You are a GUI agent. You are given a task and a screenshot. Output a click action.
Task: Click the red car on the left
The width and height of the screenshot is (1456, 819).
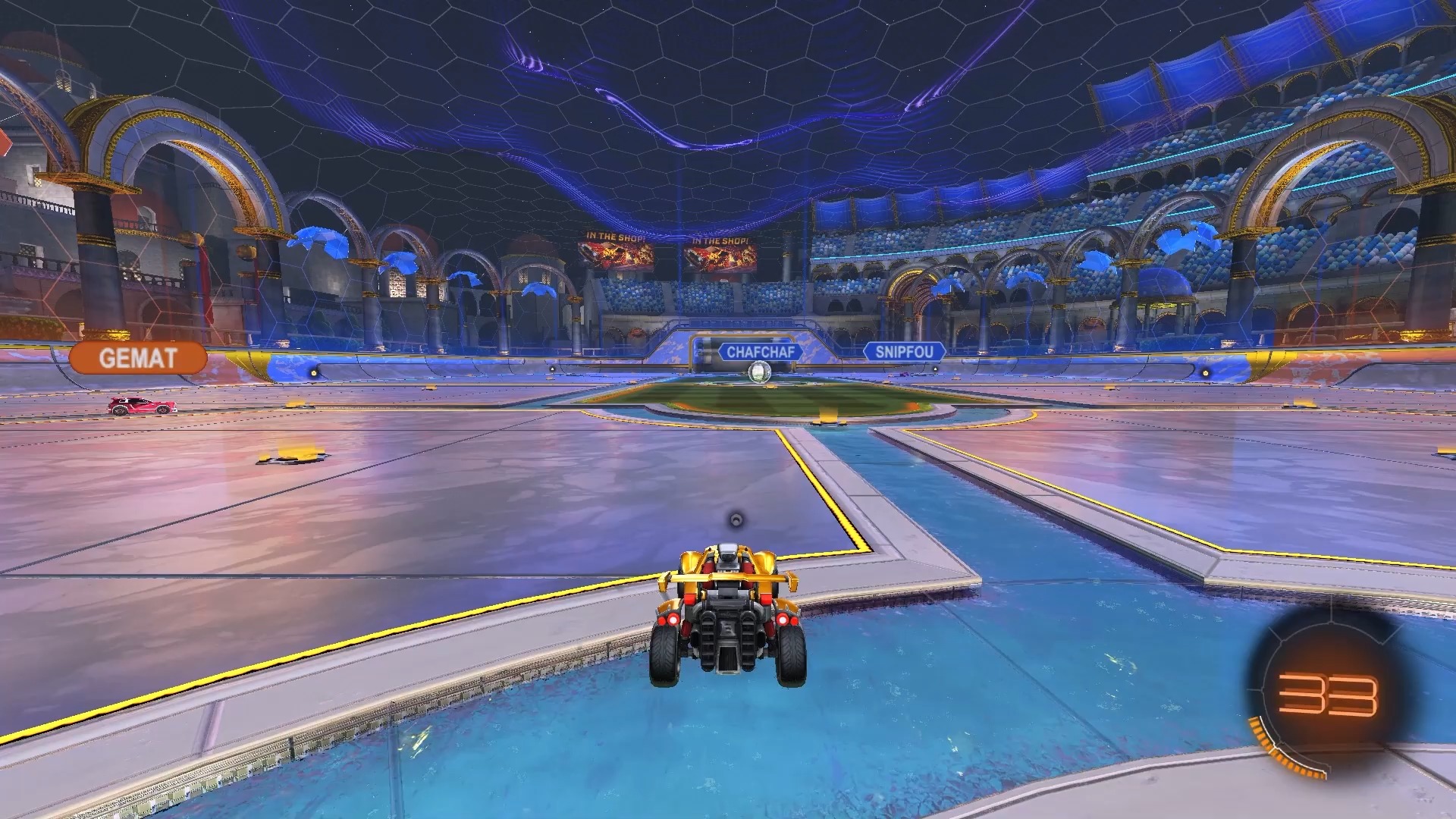click(x=141, y=406)
